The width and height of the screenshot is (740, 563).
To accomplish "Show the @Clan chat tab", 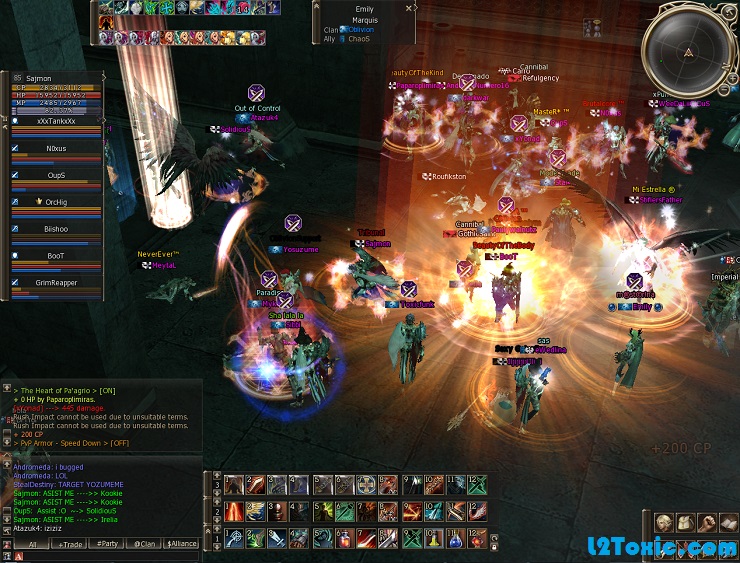I will [144, 544].
